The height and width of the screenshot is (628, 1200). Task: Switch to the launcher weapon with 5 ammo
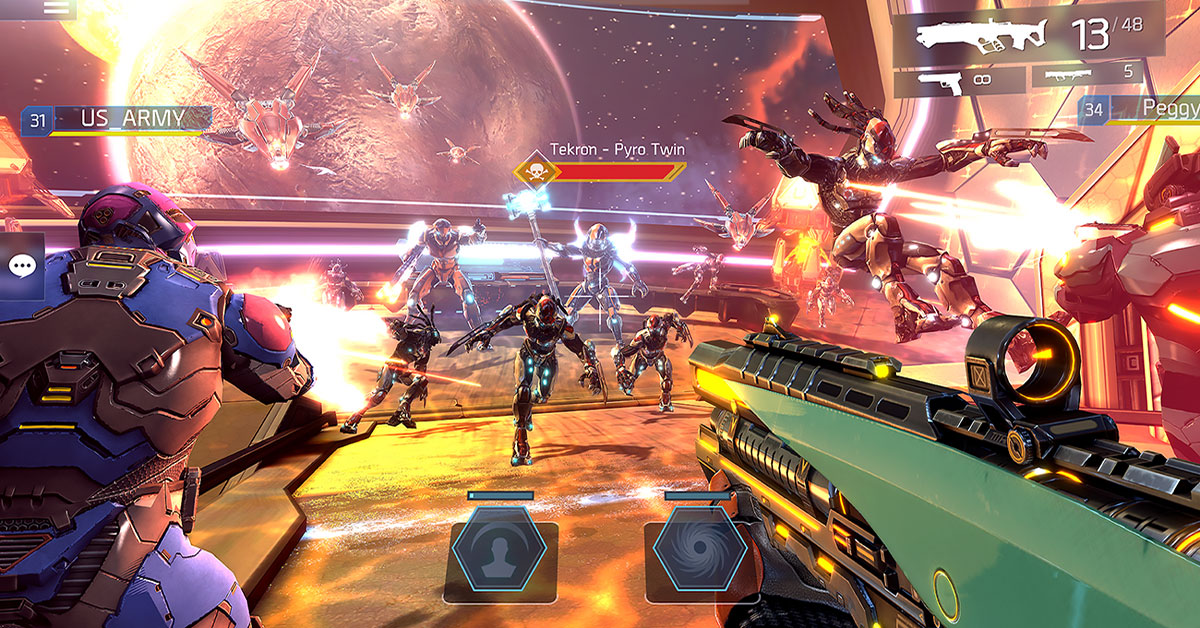1097,74
